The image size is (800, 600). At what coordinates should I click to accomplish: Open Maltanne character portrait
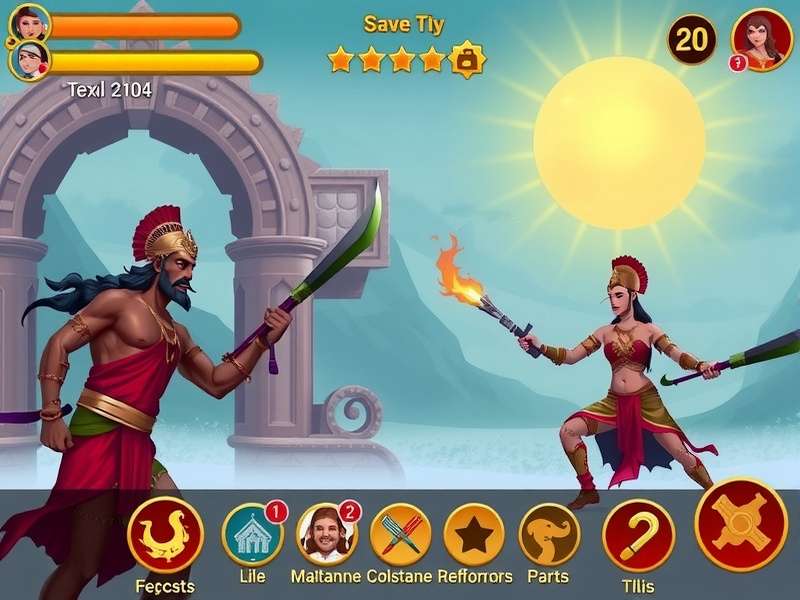click(x=327, y=535)
